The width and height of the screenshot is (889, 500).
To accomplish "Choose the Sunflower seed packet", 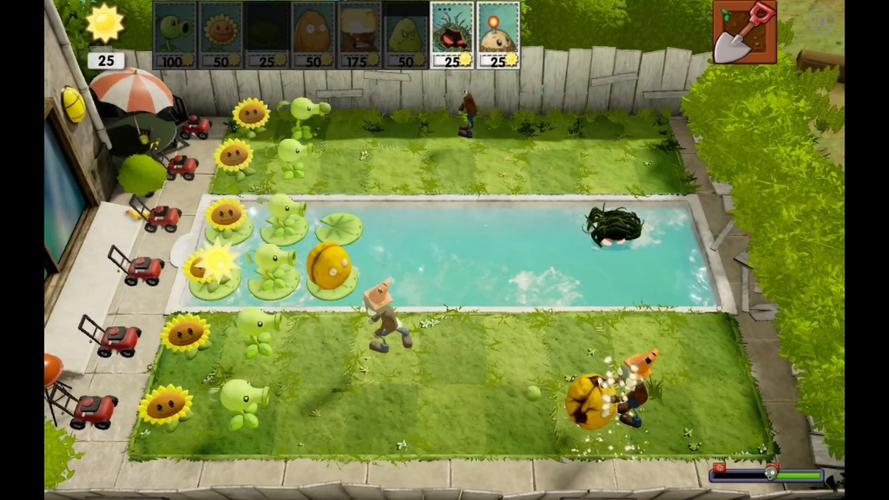I will click(220, 34).
